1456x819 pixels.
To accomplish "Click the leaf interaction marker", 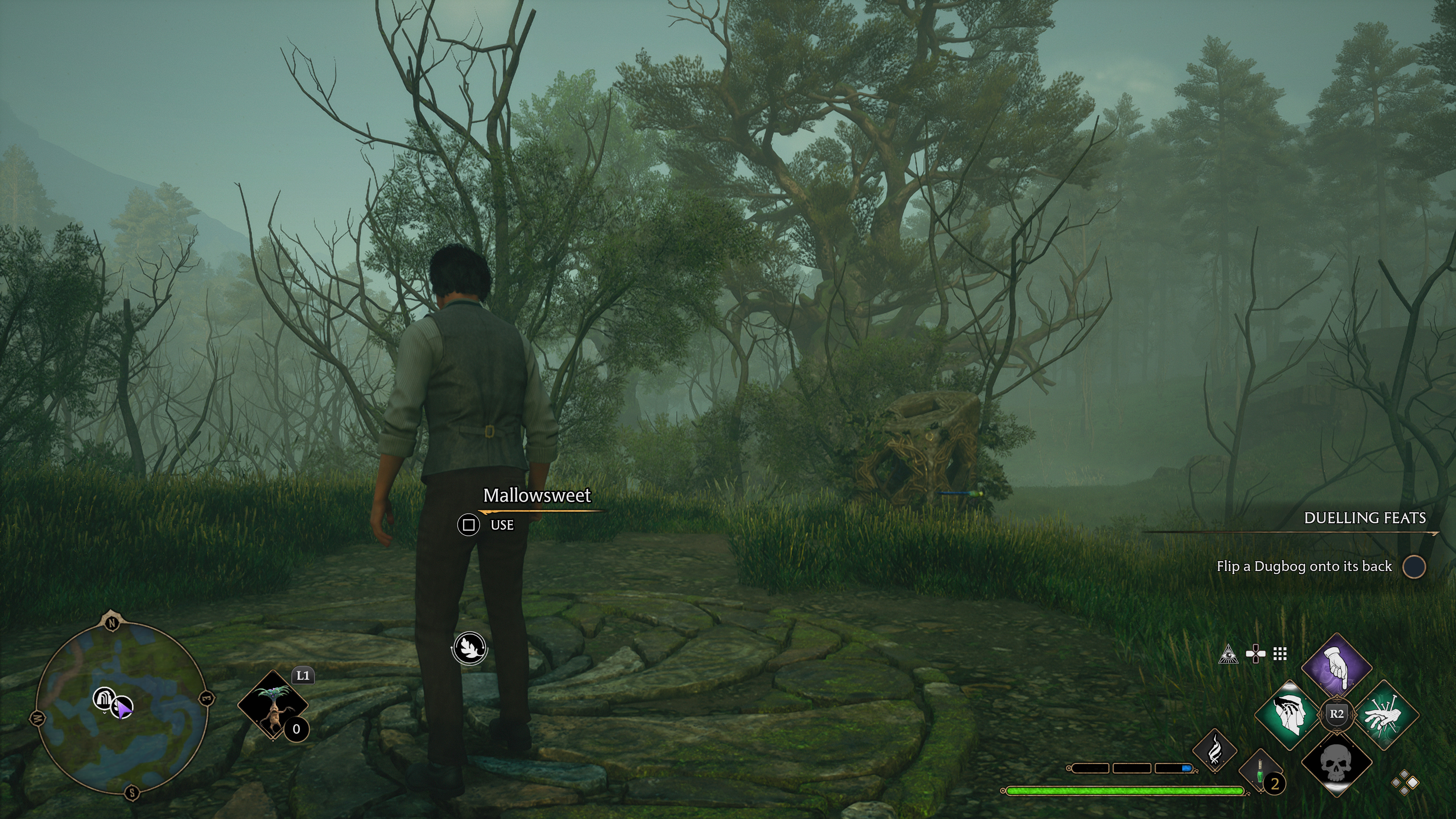I will pos(470,648).
